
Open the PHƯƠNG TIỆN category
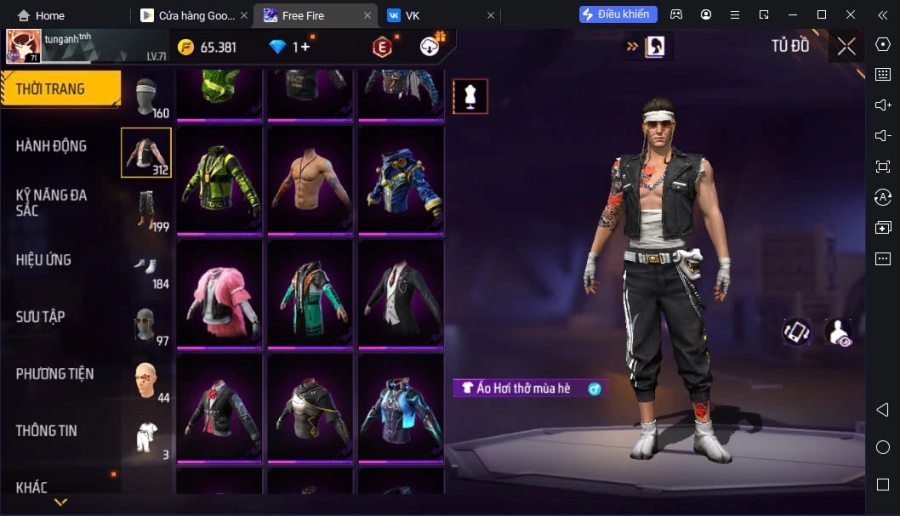55,374
